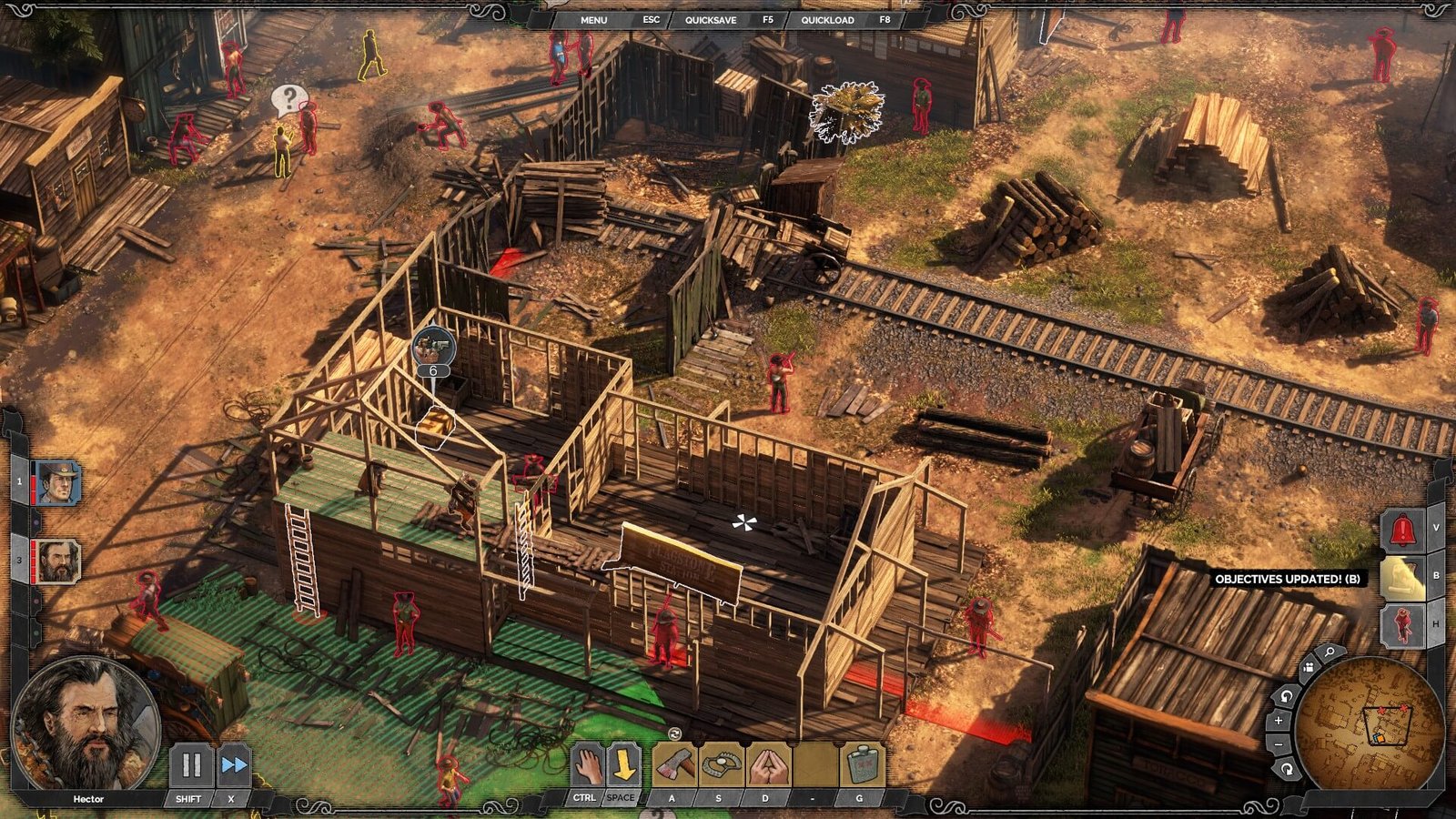Click the Quickload button
Screen dimensions: 1456x819
(x=826, y=19)
